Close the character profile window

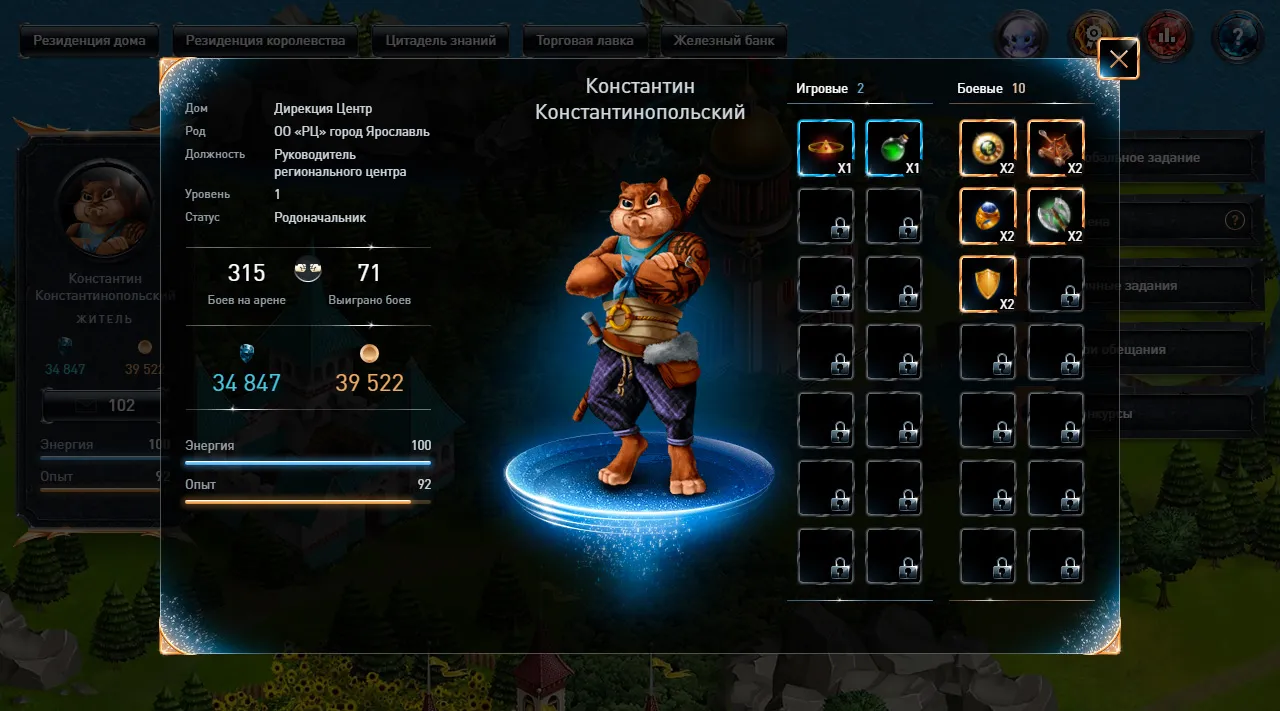tap(1118, 59)
